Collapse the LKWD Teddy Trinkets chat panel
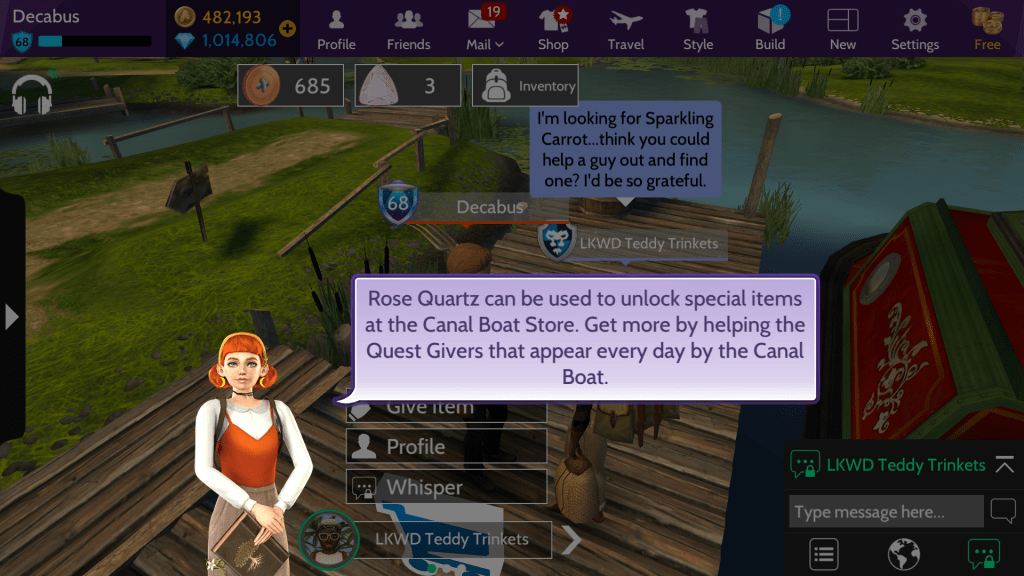This screenshot has width=1024, height=576. [x=1004, y=465]
